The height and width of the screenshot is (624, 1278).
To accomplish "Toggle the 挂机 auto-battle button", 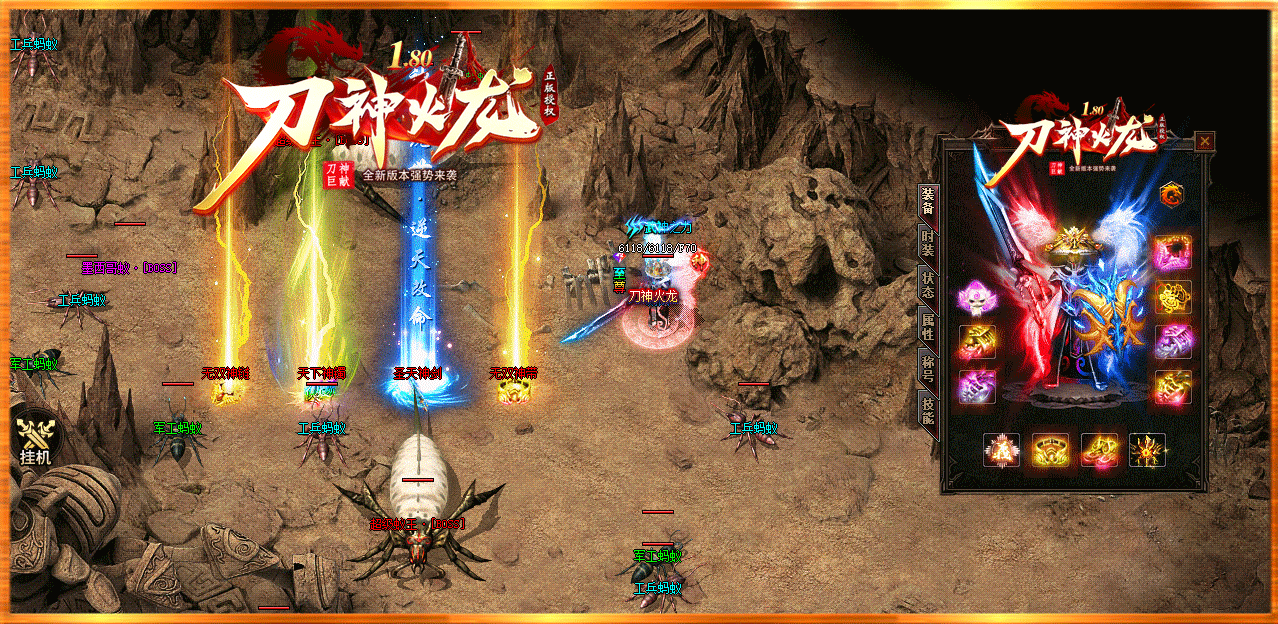I will tap(36, 440).
